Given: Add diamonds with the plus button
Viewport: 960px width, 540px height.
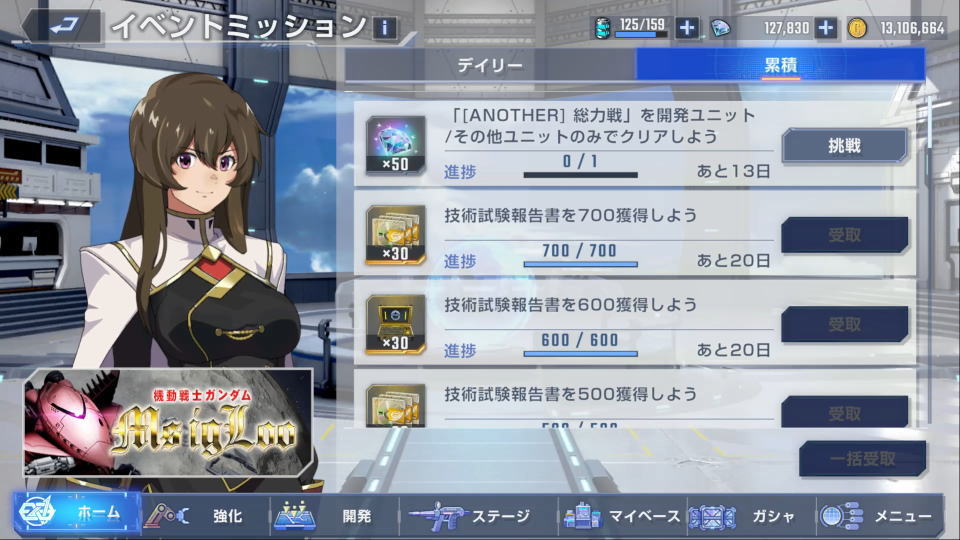Looking at the screenshot, I should pyautogui.click(x=826, y=28).
